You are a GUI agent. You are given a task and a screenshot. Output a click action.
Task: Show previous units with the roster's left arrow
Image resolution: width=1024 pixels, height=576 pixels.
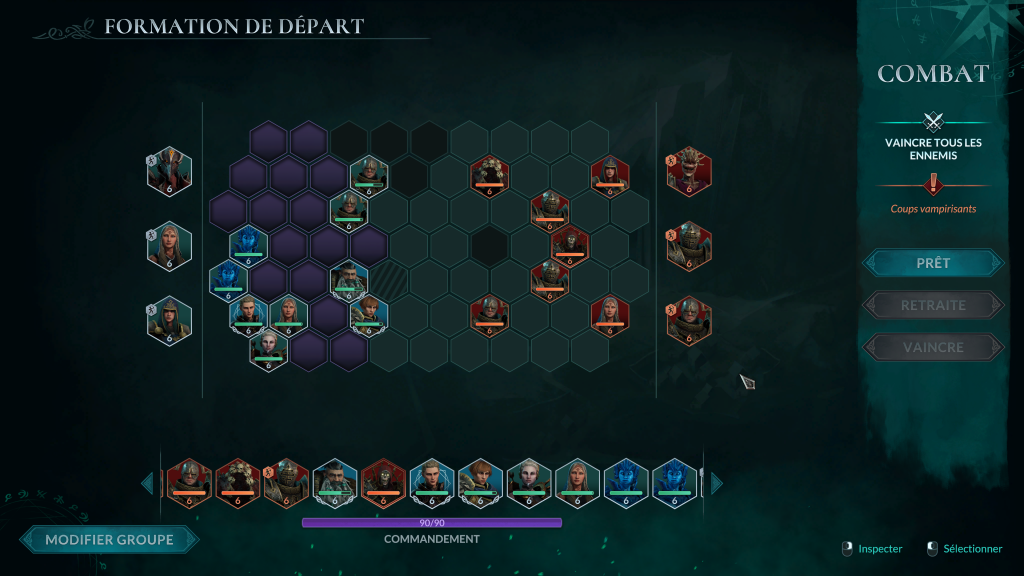click(x=147, y=483)
